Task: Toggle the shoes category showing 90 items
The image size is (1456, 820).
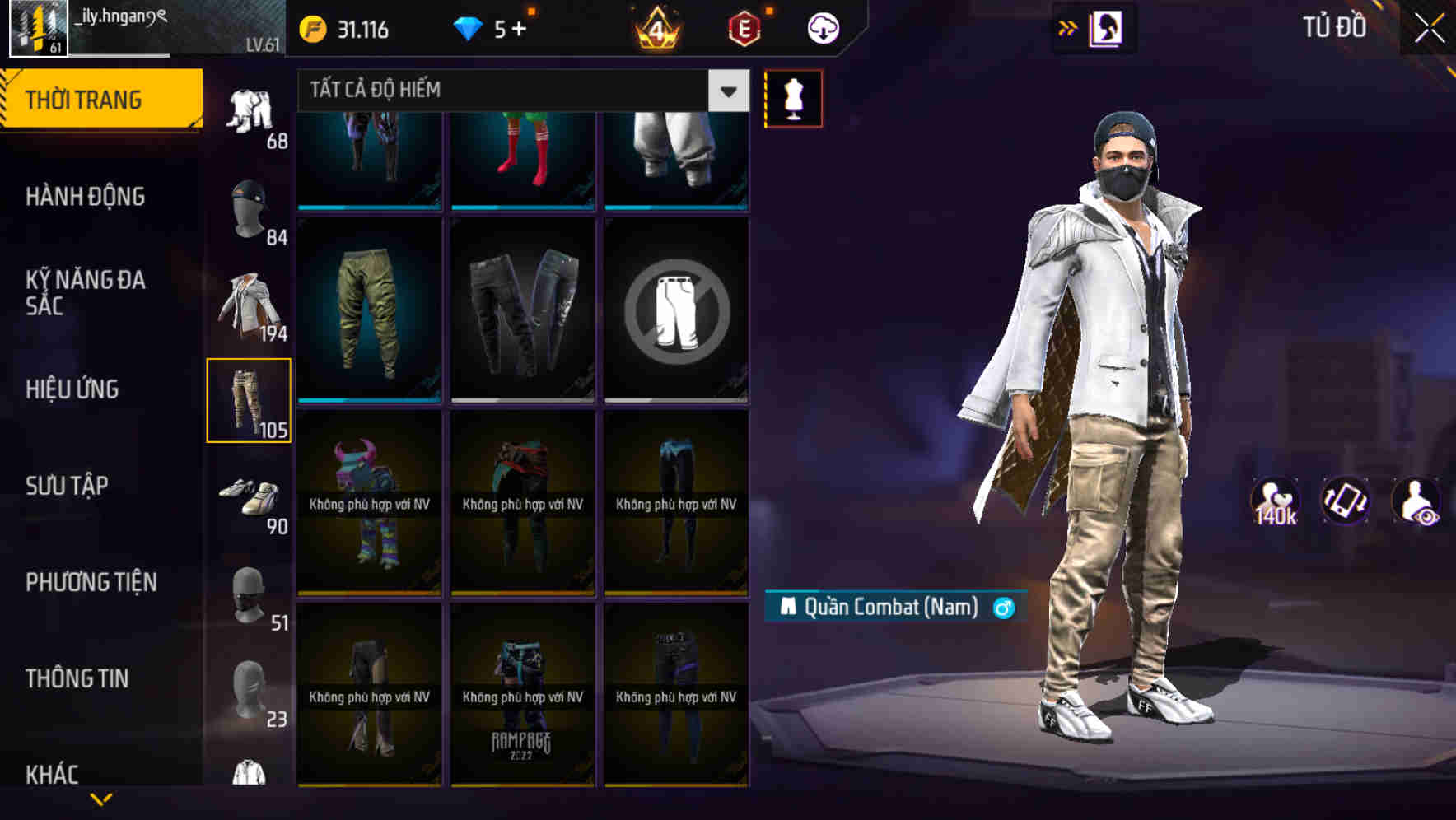Action: click(250, 498)
